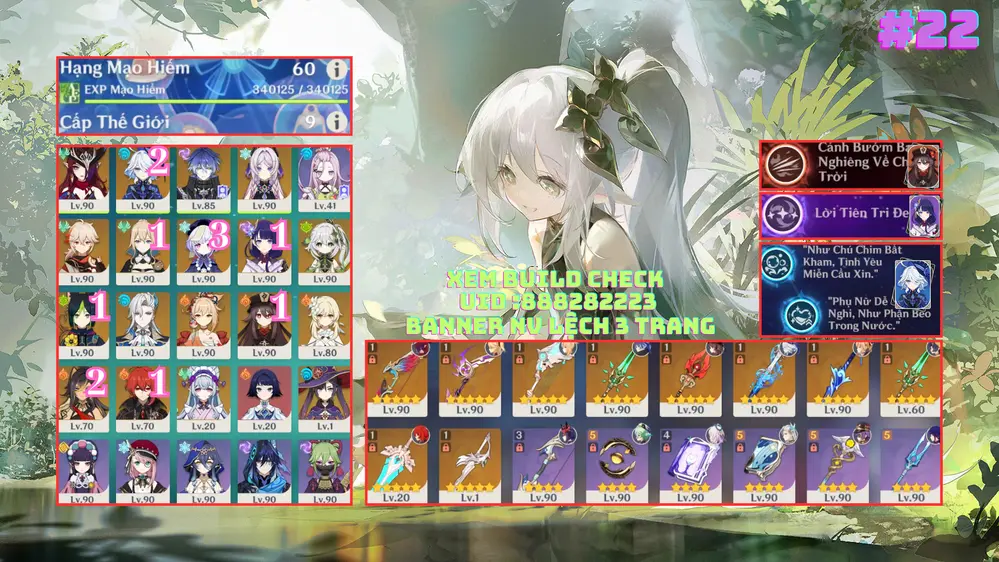The image size is (999, 562).
Task: Select the red Staff of Homa weapon
Action: click(x=690, y=381)
